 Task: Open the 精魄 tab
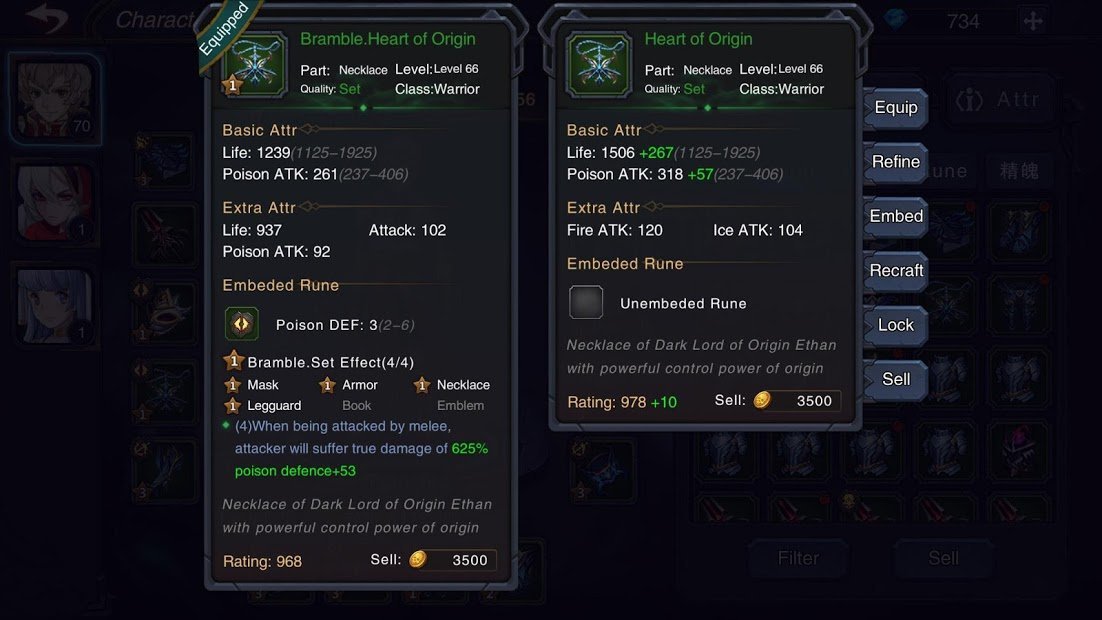[x=1019, y=171]
